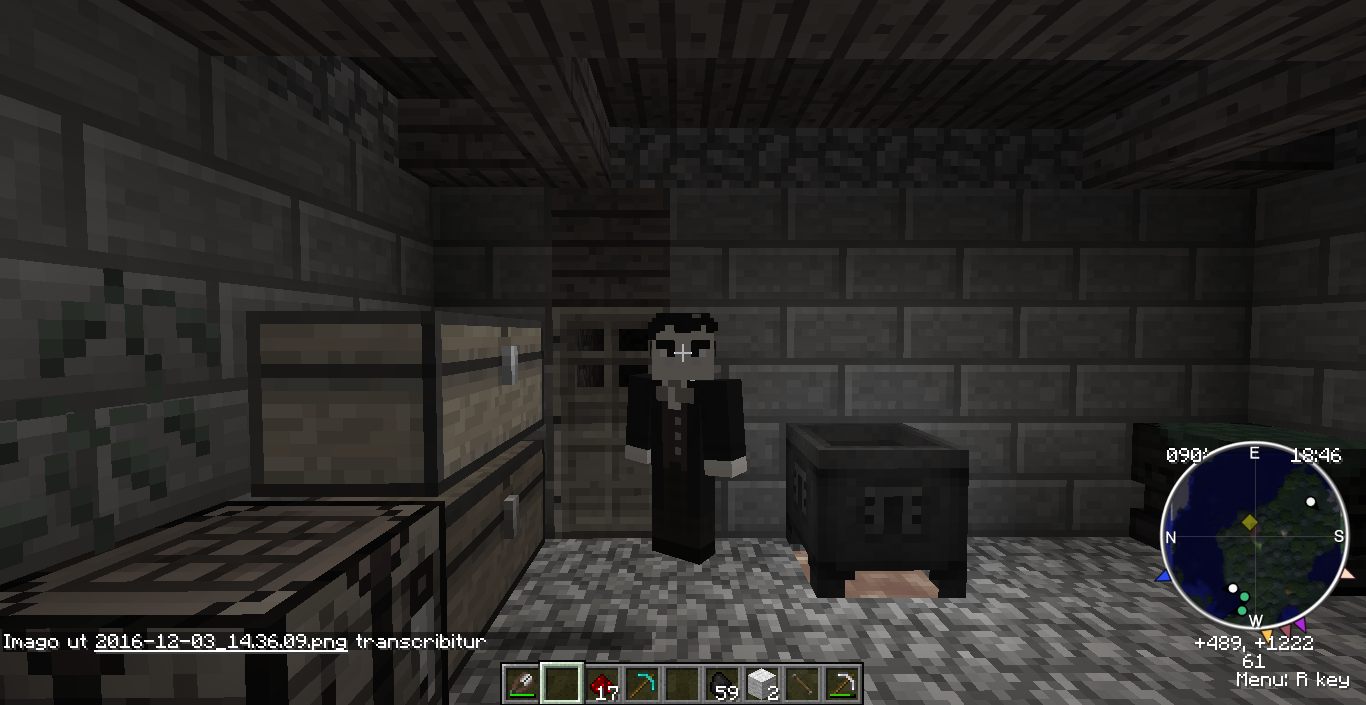
Task: Select the redstone dust stack
Action: pyautogui.click(x=602, y=684)
